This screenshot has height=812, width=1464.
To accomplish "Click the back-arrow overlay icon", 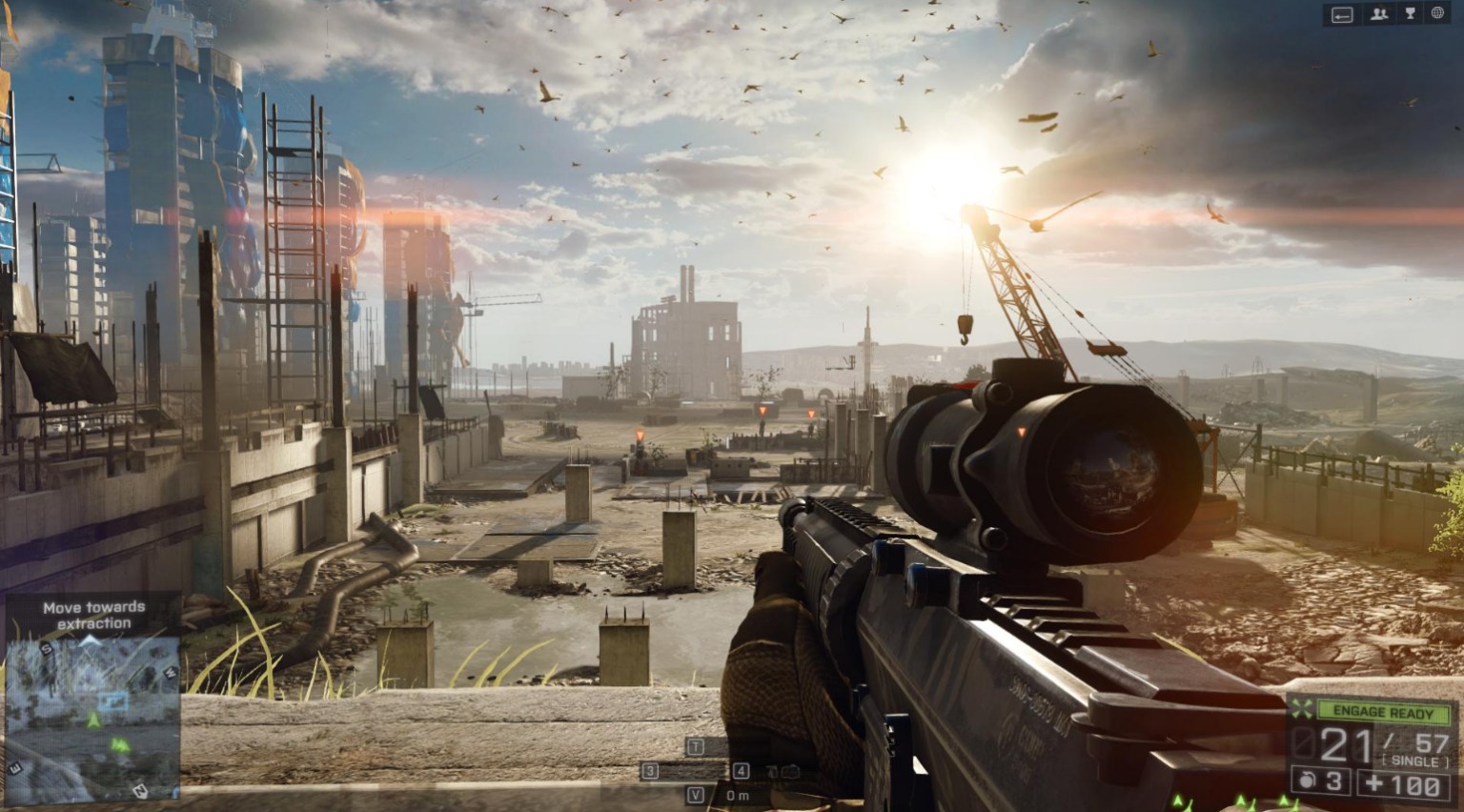I will click(x=1343, y=14).
